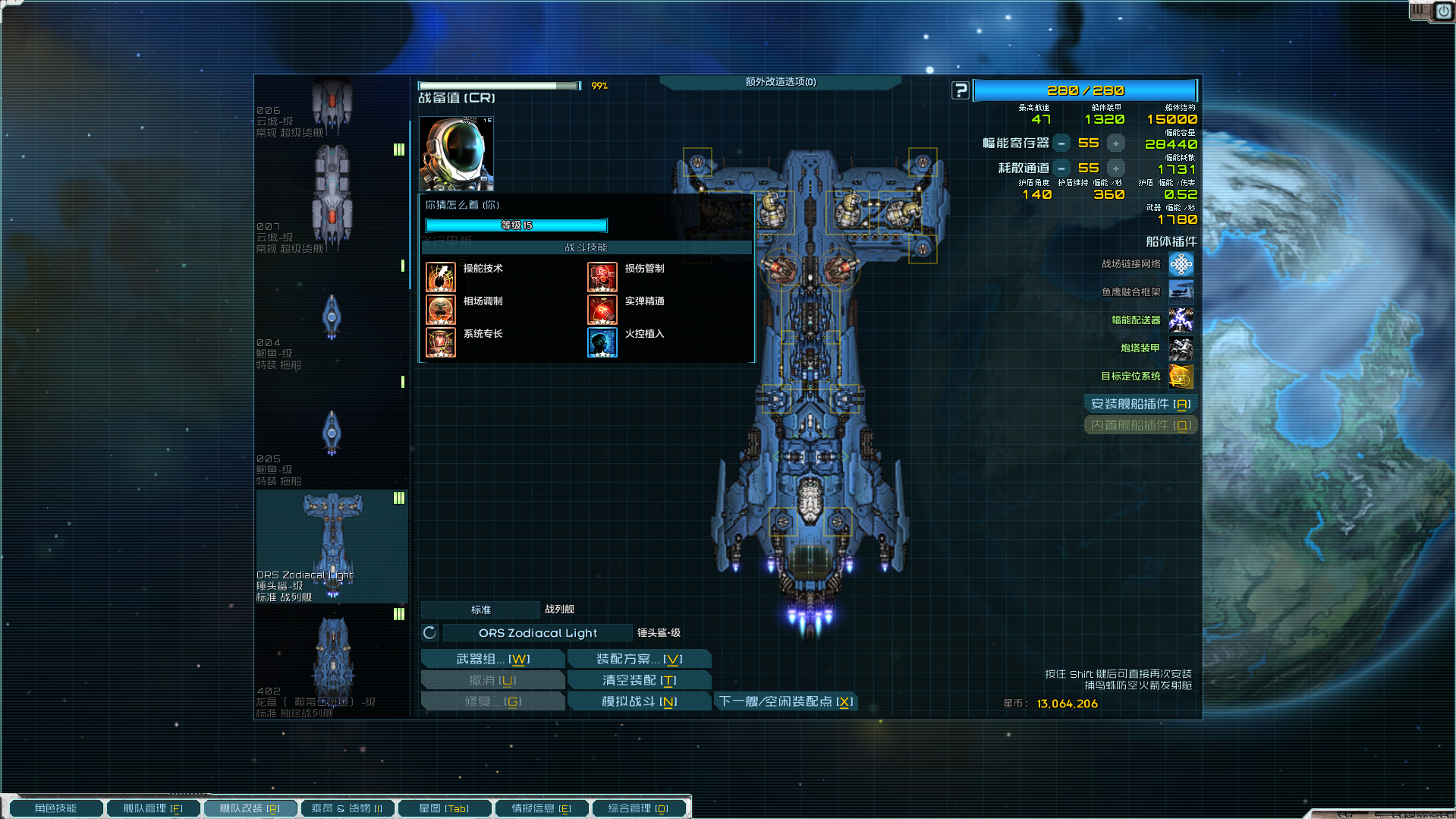This screenshot has width=1456, height=819.
Task: Increase 幅能寄存器 capacitors with plus
Action: [1115, 143]
